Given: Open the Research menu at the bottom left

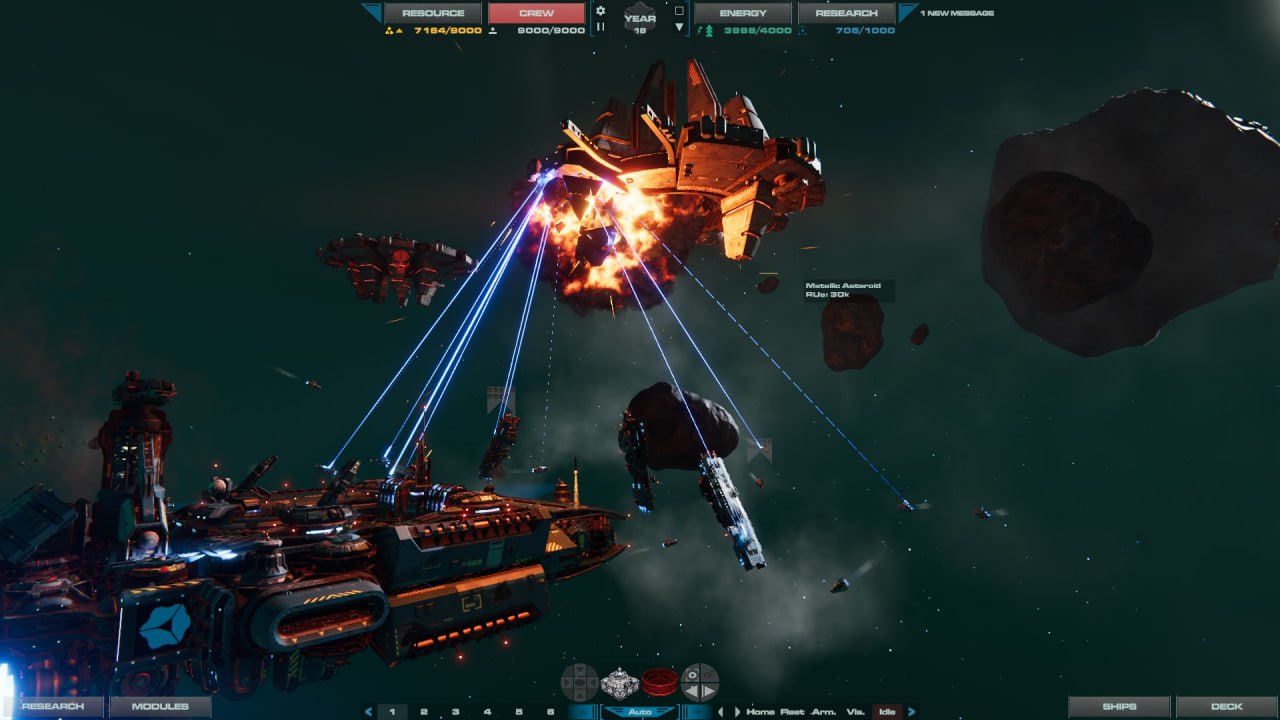Looking at the screenshot, I should coord(53,707).
